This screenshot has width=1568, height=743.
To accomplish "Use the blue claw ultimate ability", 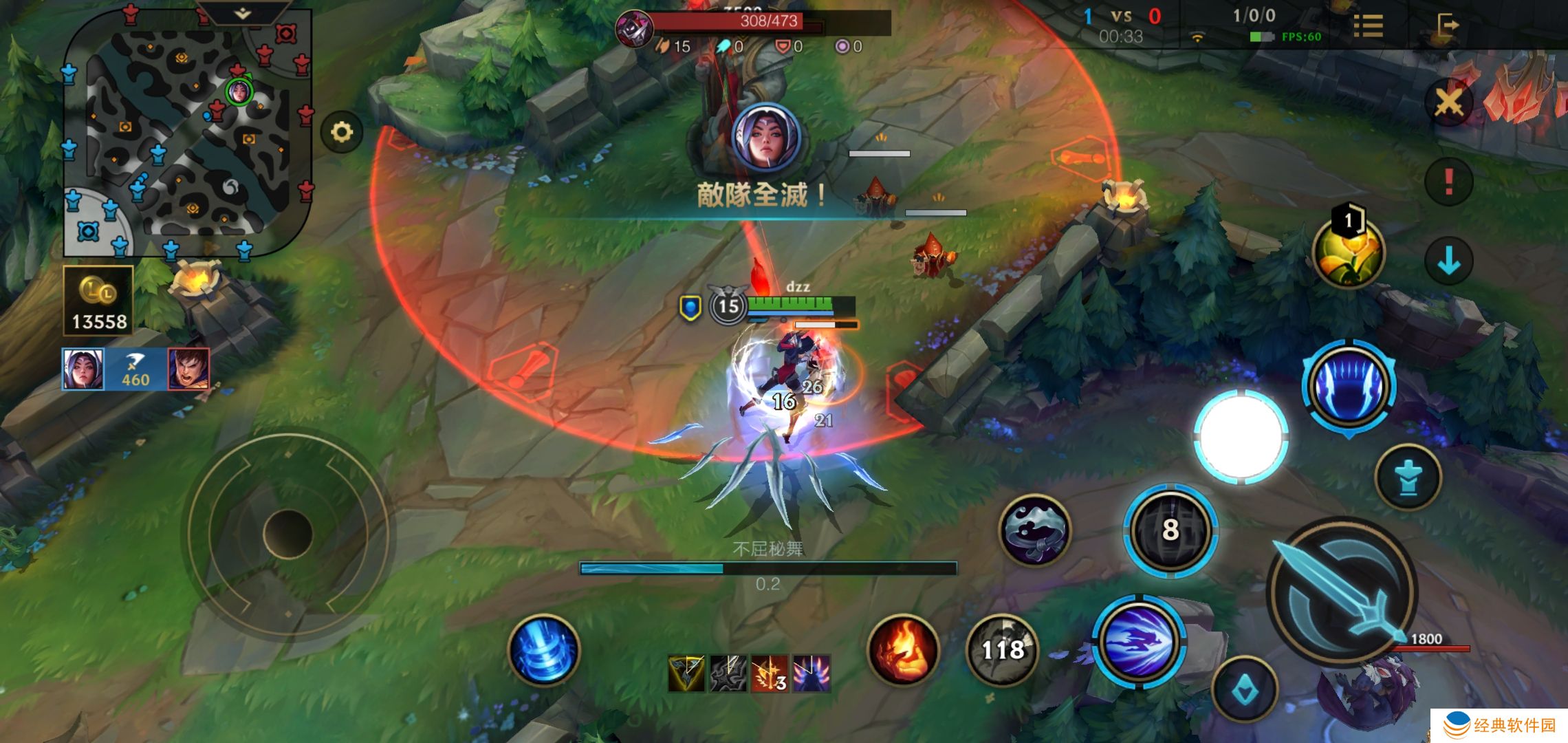I will [1349, 385].
